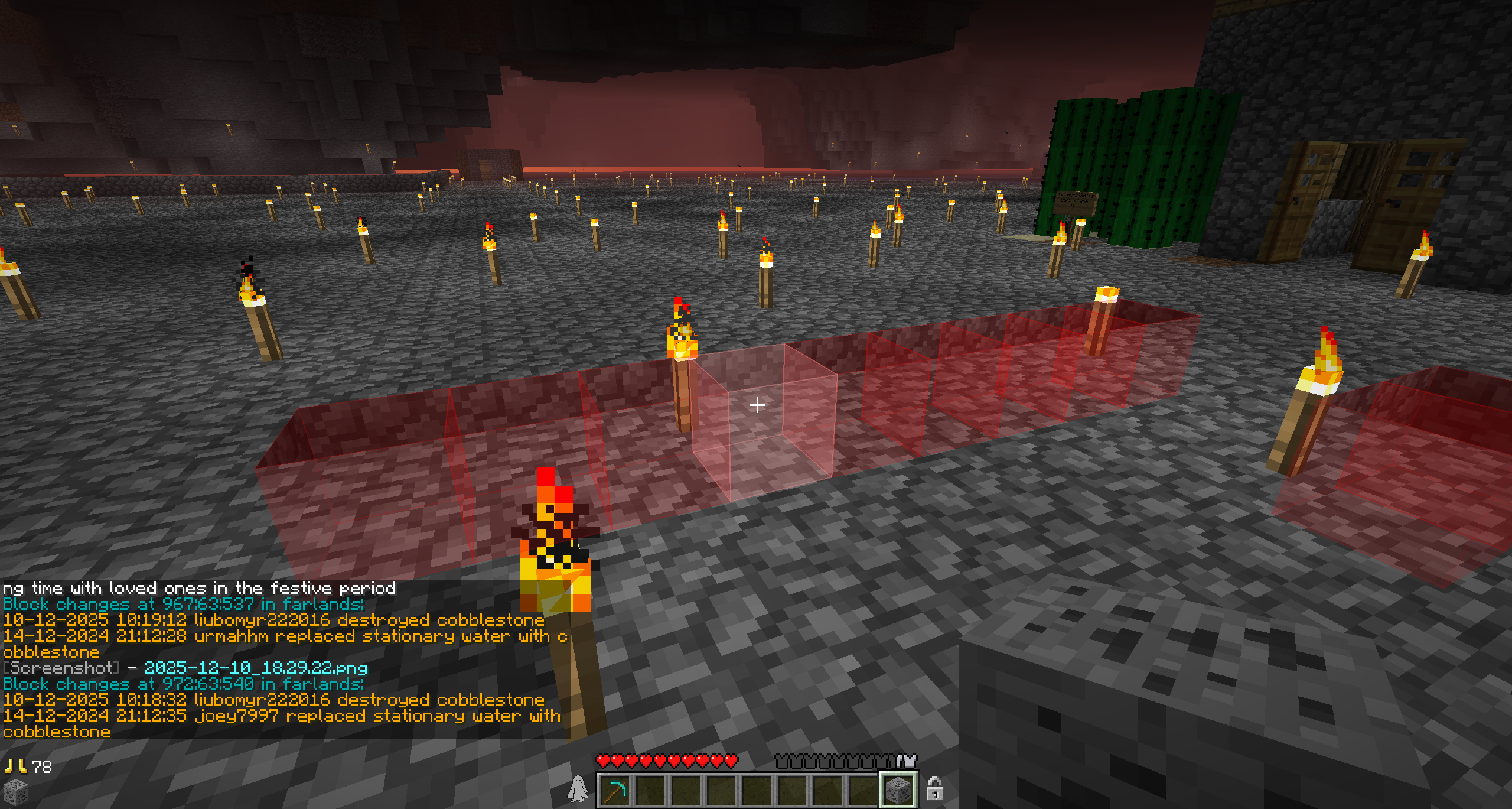
Task: Select the diamond pickaxe hotbar slot
Action: pos(615,790)
